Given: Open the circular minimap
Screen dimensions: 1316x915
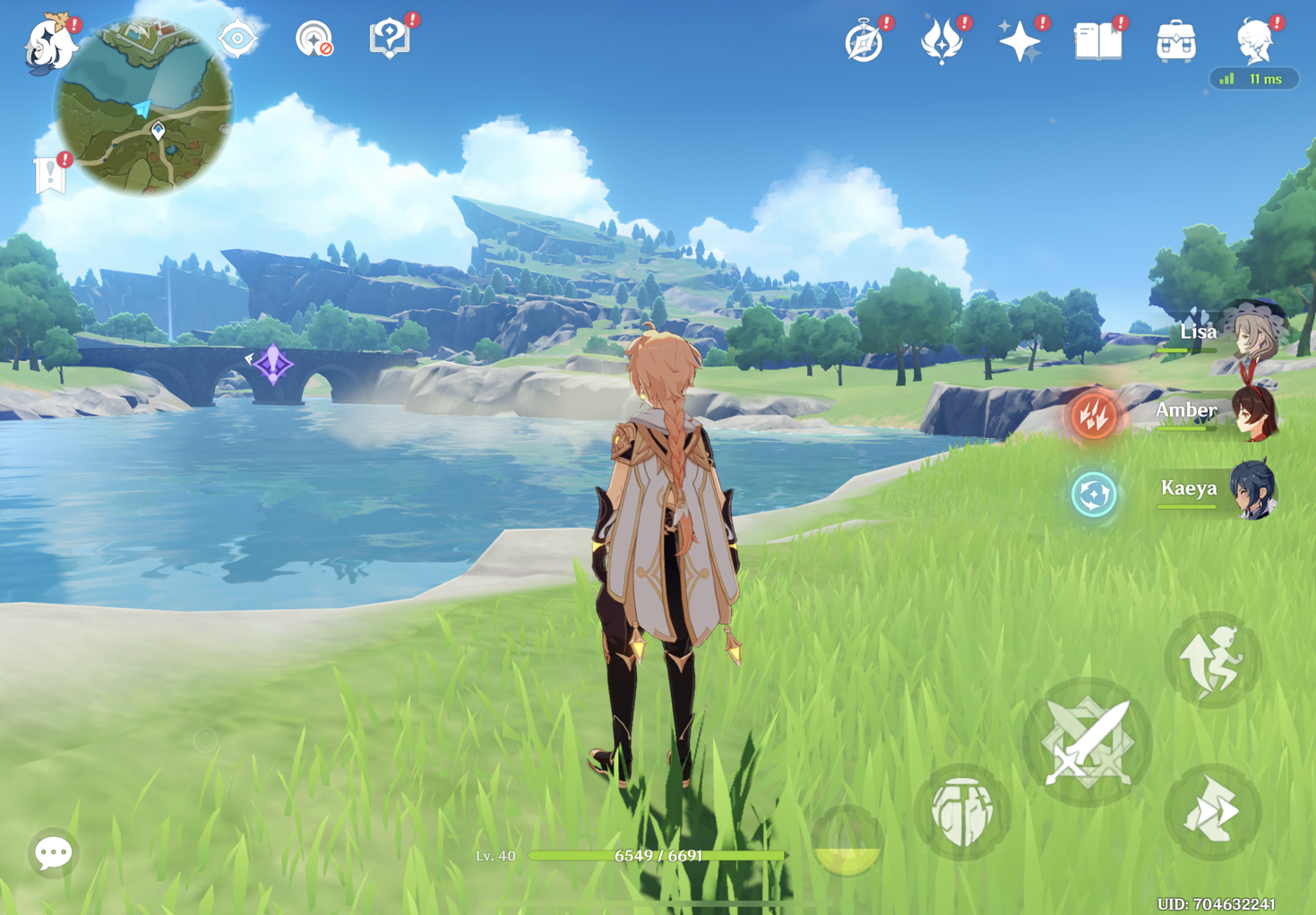Looking at the screenshot, I should 143,106.
